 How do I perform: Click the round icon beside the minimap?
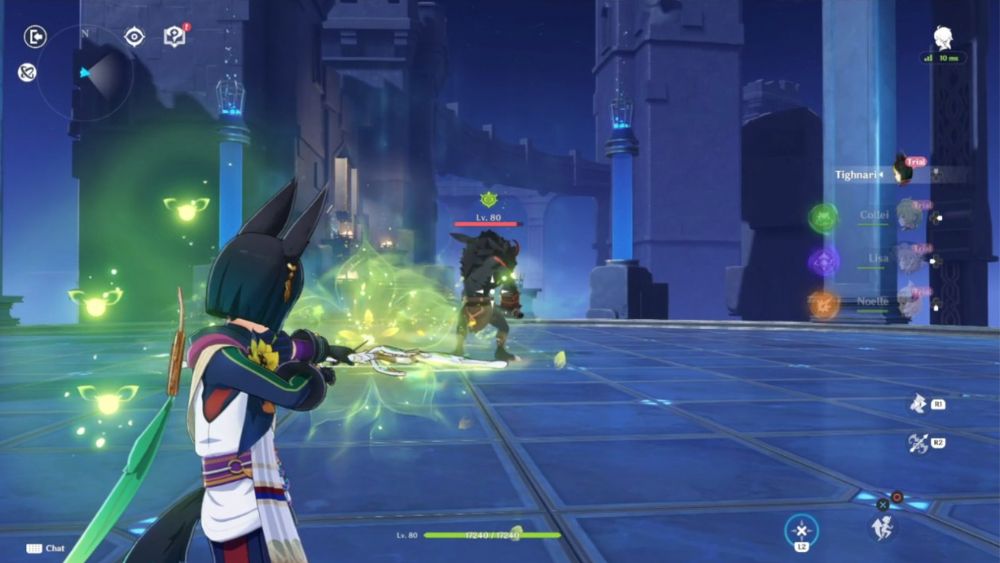coord(27,72)
